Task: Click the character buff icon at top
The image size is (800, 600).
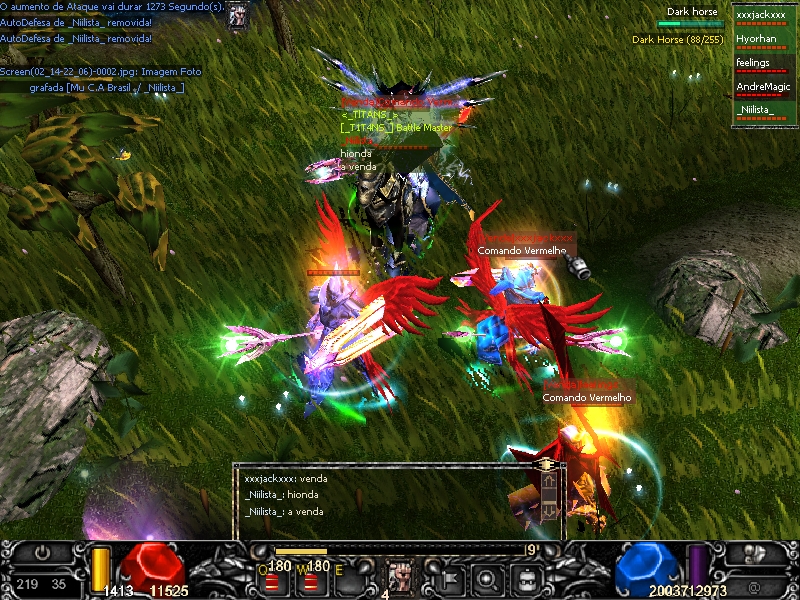Action: [x=237, y=15]
